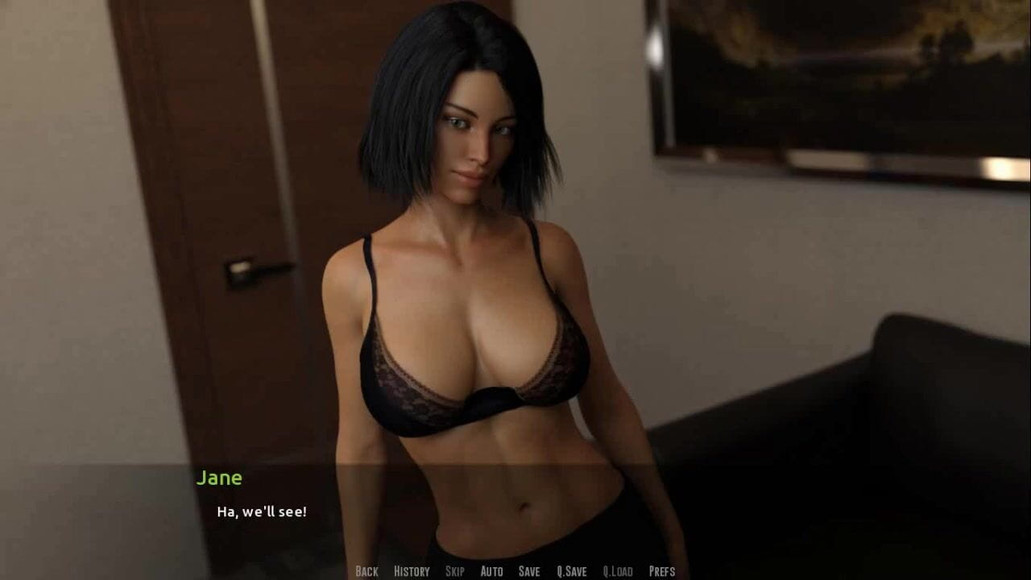1031x580 pixels.
Task: Open the Prefs settings
Action: click(662, 571)
